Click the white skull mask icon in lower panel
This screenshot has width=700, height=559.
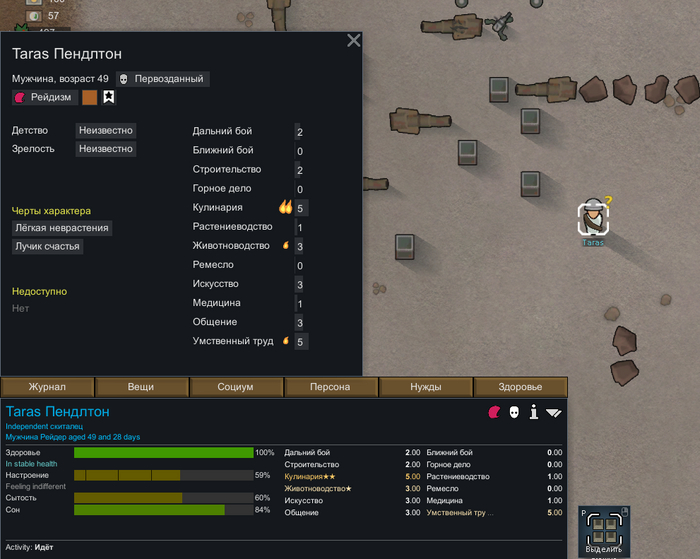(x=514, y=412)
